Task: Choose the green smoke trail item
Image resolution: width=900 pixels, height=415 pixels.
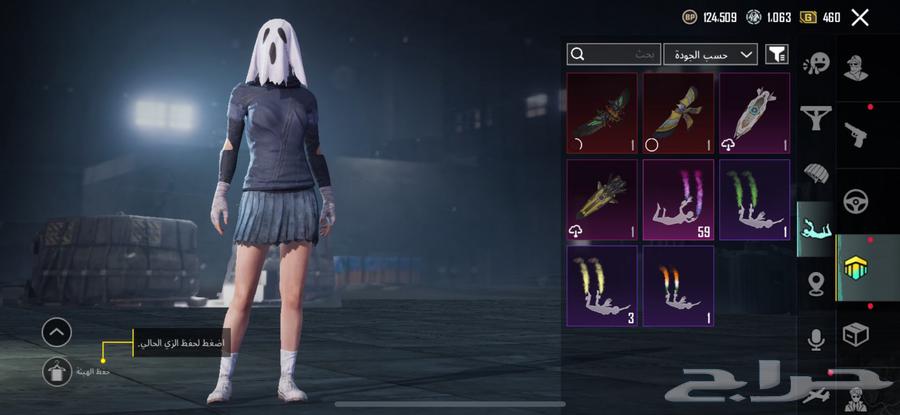Action: click(x=754, y=200)
